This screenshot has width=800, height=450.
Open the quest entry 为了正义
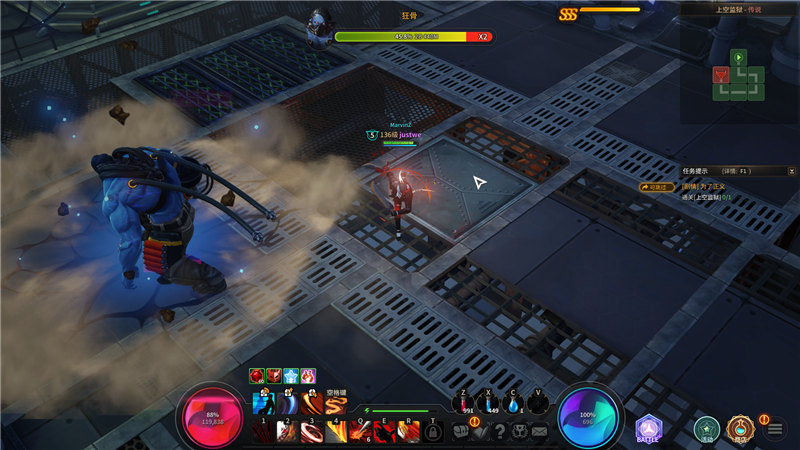point(703,186)
